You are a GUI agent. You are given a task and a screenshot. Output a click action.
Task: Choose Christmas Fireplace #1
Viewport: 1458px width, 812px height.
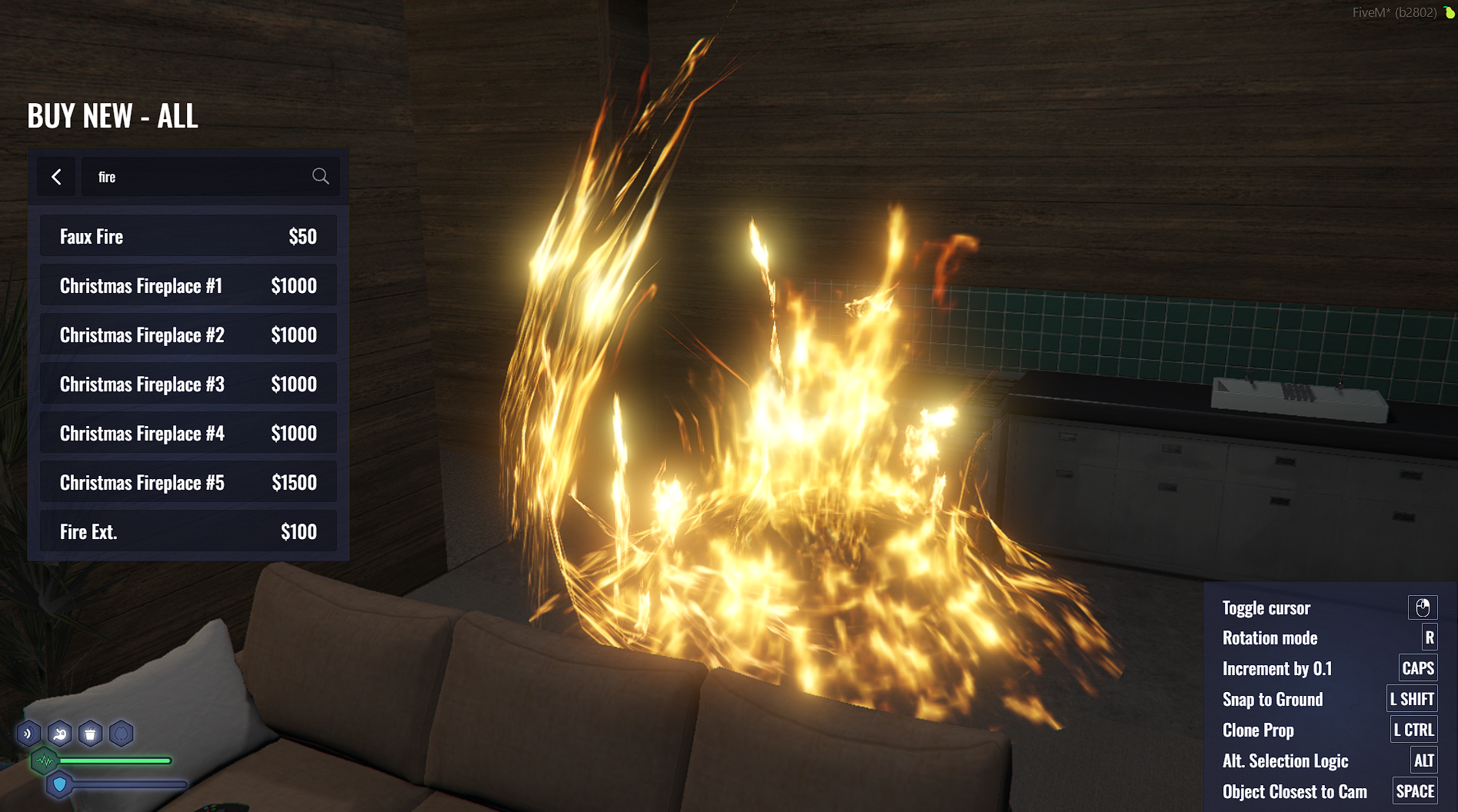point(188,285)
